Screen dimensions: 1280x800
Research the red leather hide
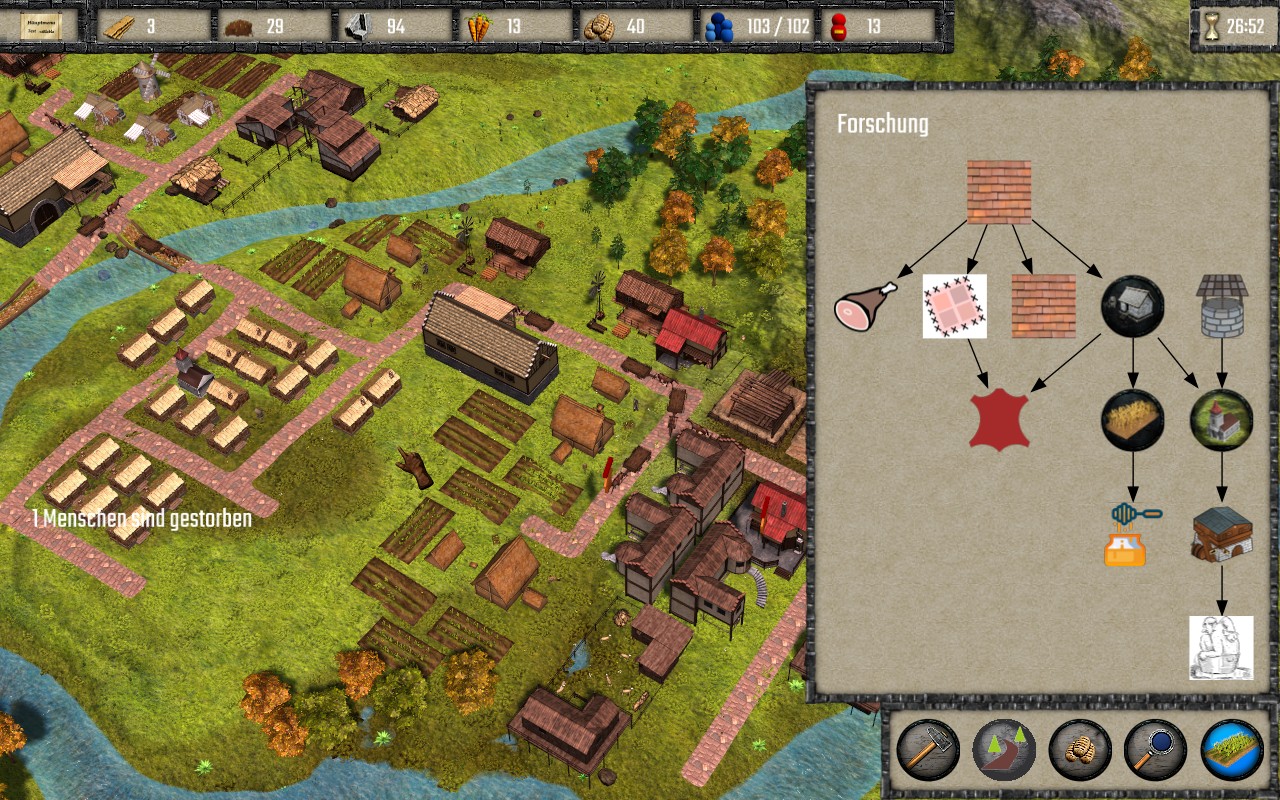[999, 420]
